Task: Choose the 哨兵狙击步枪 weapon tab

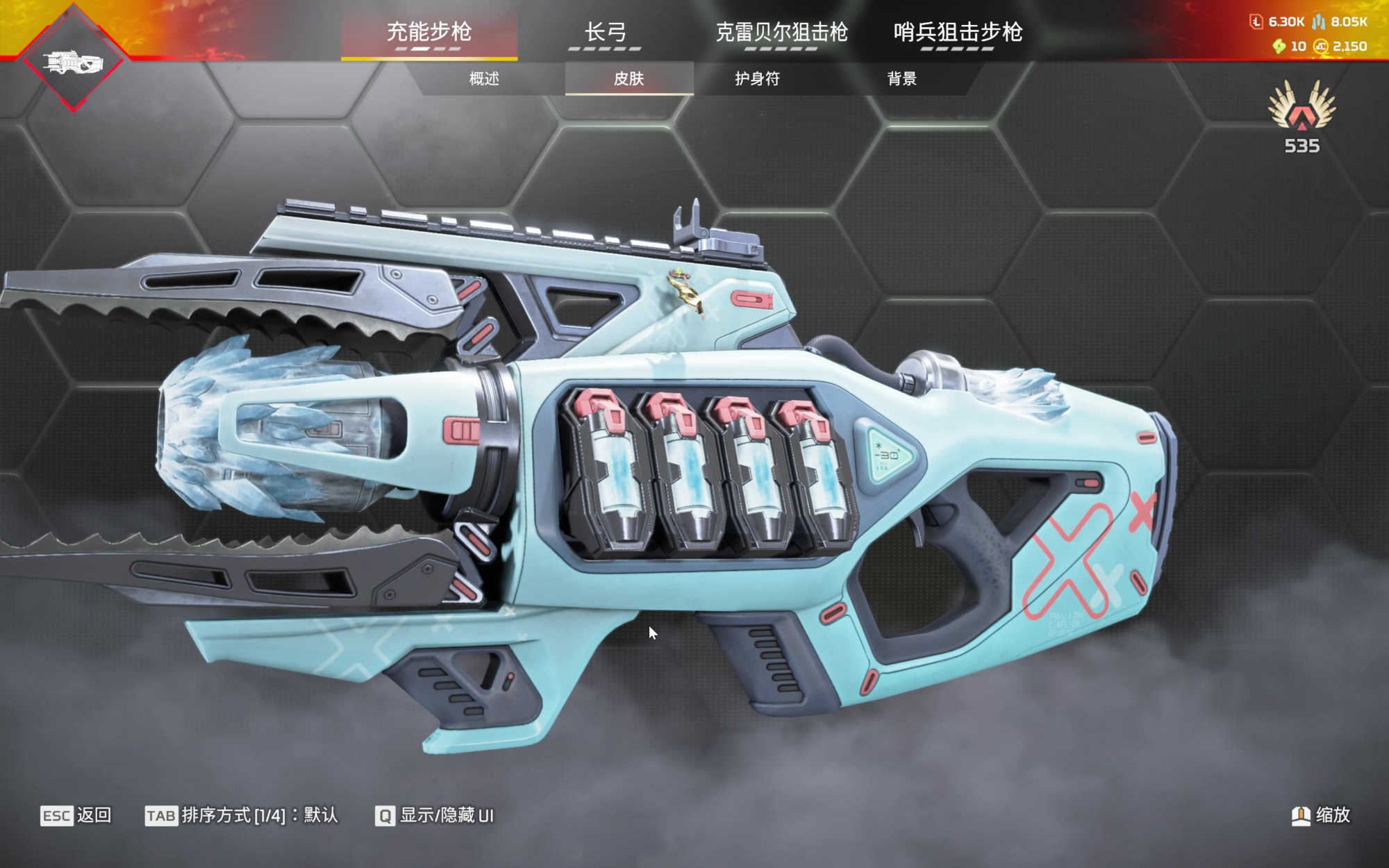Action: coord(958,33)
